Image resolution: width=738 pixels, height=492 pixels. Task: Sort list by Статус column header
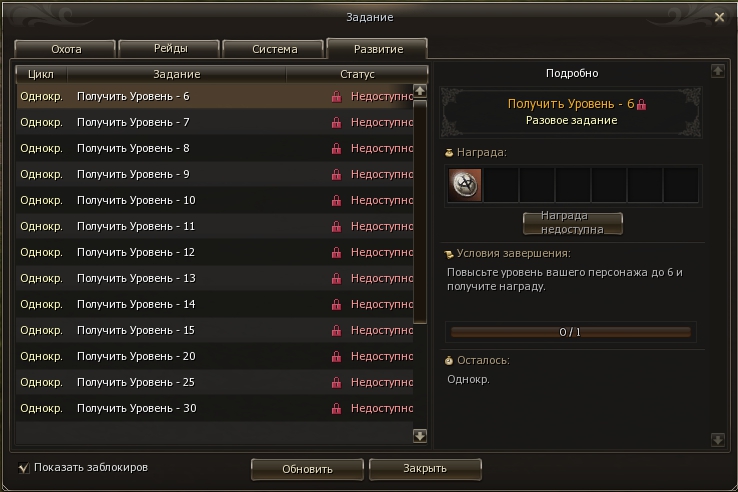pyautogui.click(x=357, y=74)
